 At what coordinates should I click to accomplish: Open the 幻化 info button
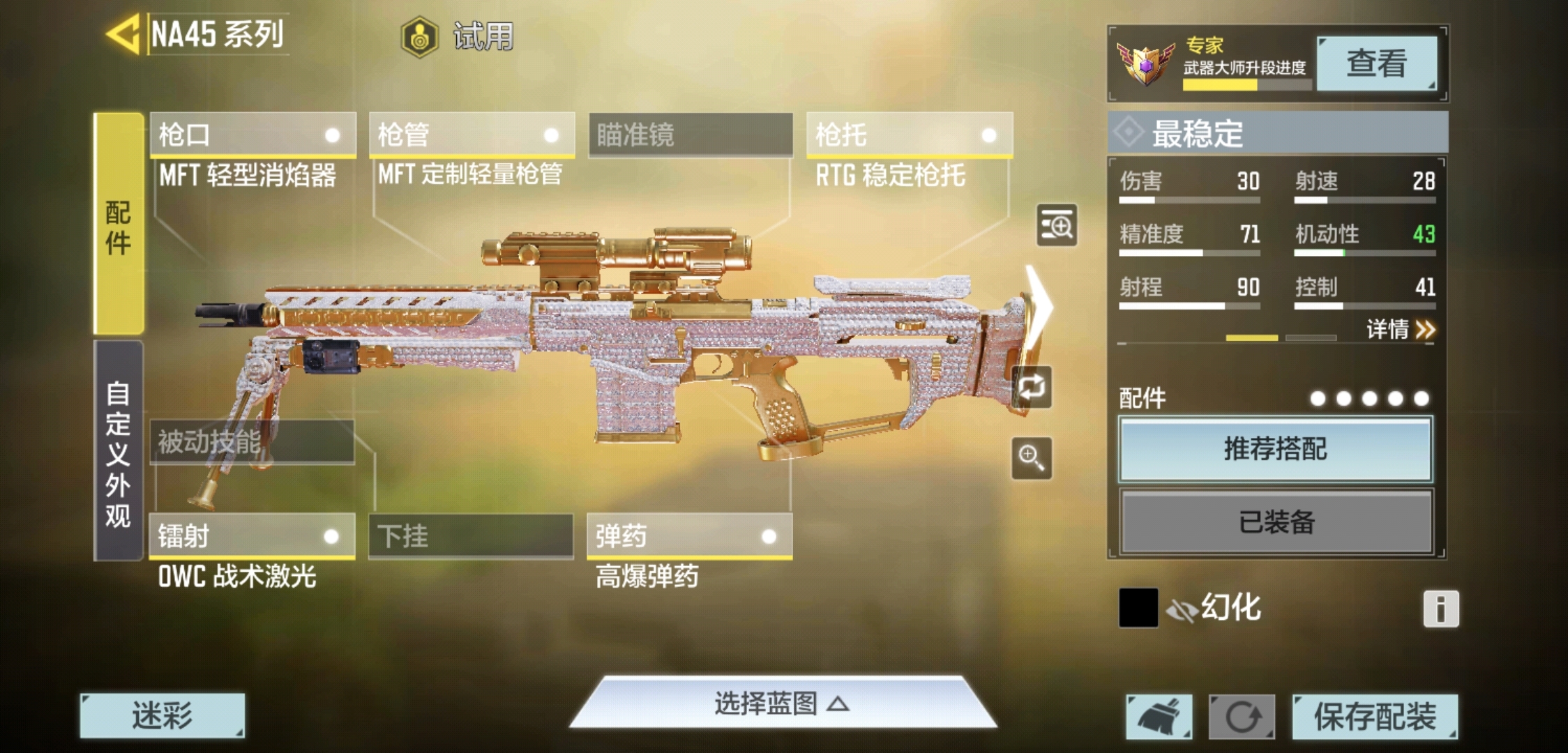click(1440, 609)
